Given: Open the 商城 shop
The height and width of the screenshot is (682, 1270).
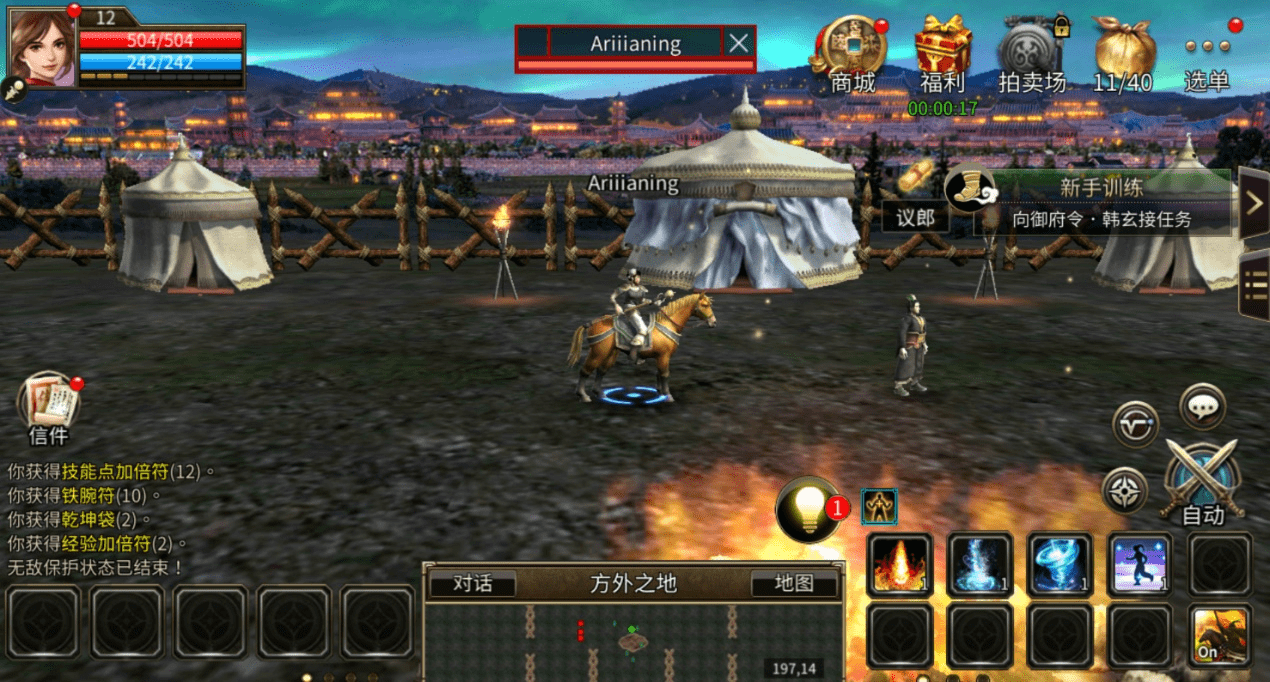Looking at the screenshot, I should 852,50.
